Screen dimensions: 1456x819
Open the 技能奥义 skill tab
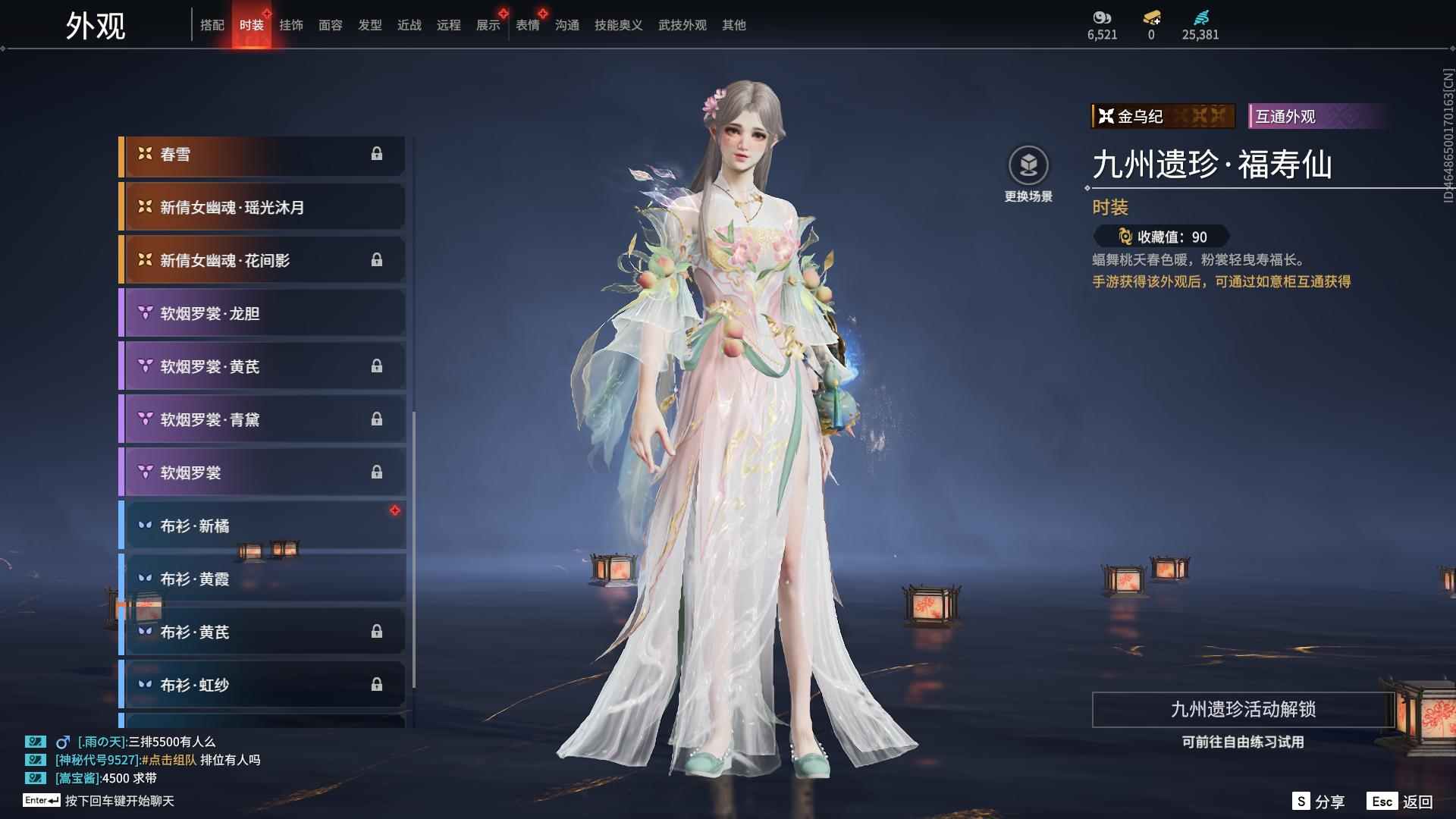pos(618,25)
